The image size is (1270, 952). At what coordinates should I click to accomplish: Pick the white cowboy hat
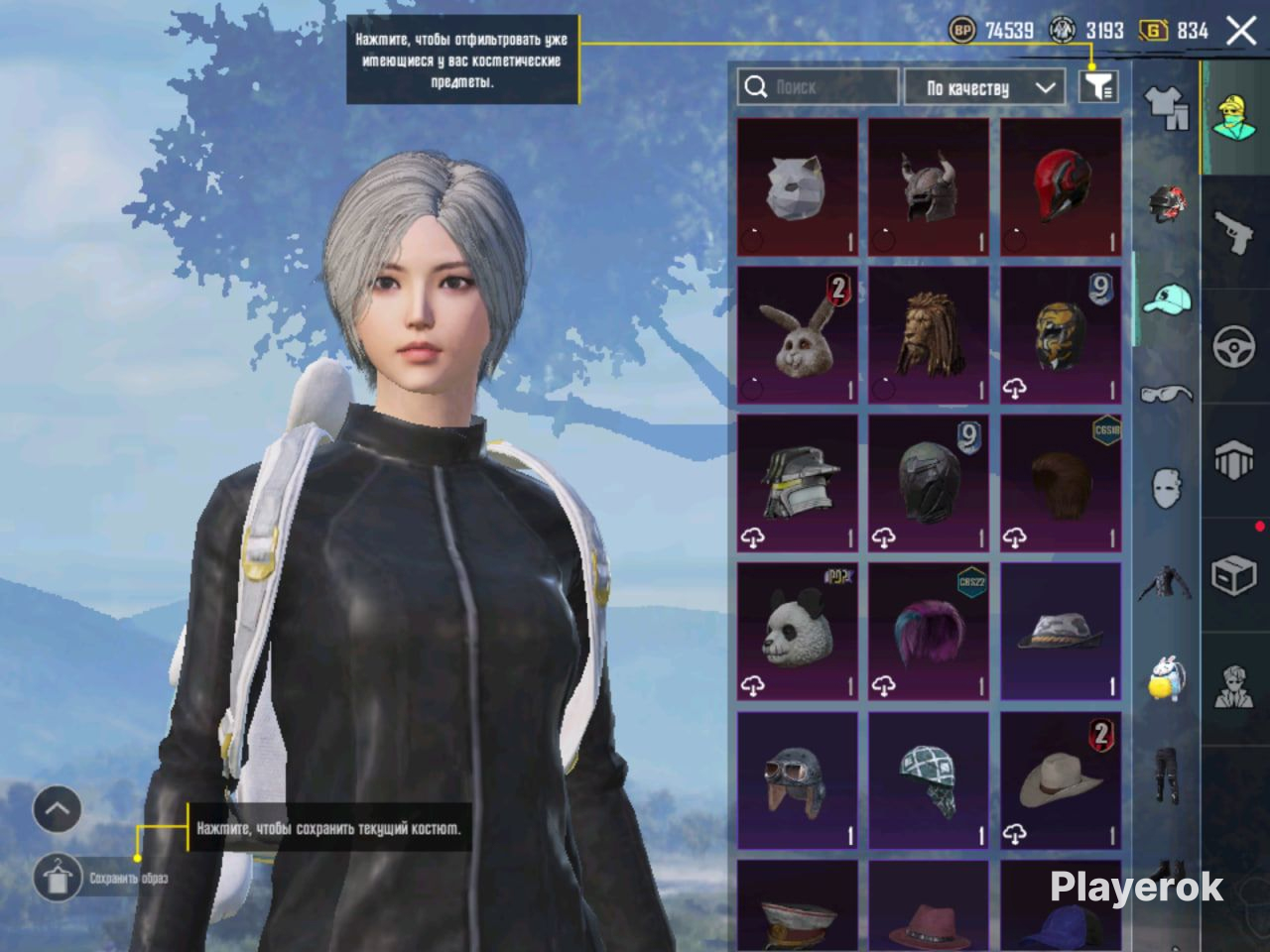coord(1061,780)
